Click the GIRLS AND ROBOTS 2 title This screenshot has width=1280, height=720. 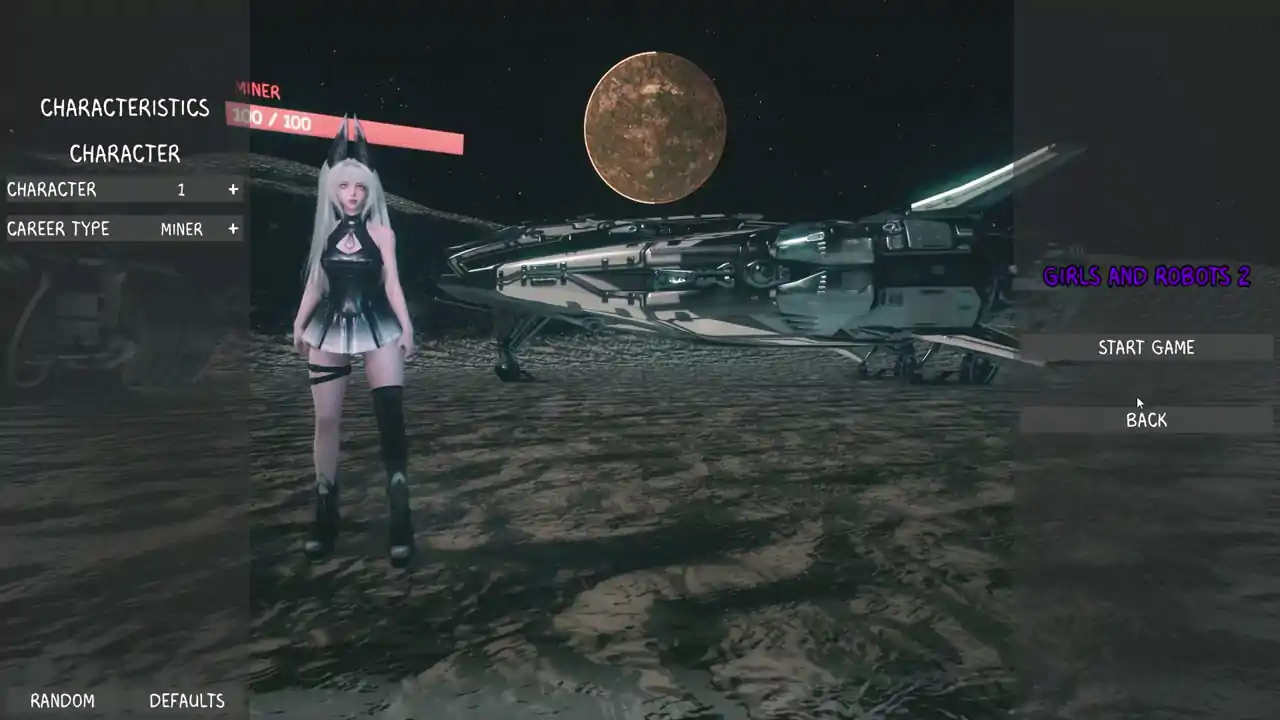[x=1147, y=277]
